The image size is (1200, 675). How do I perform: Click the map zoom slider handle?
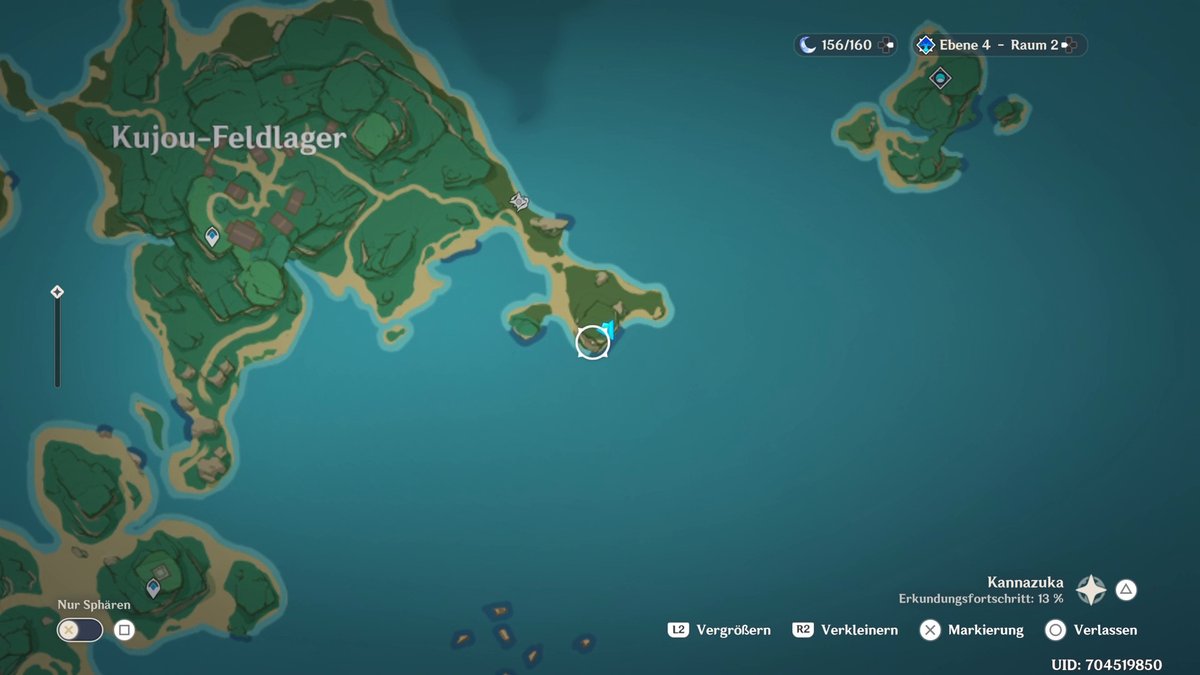(x=57, y=292)
